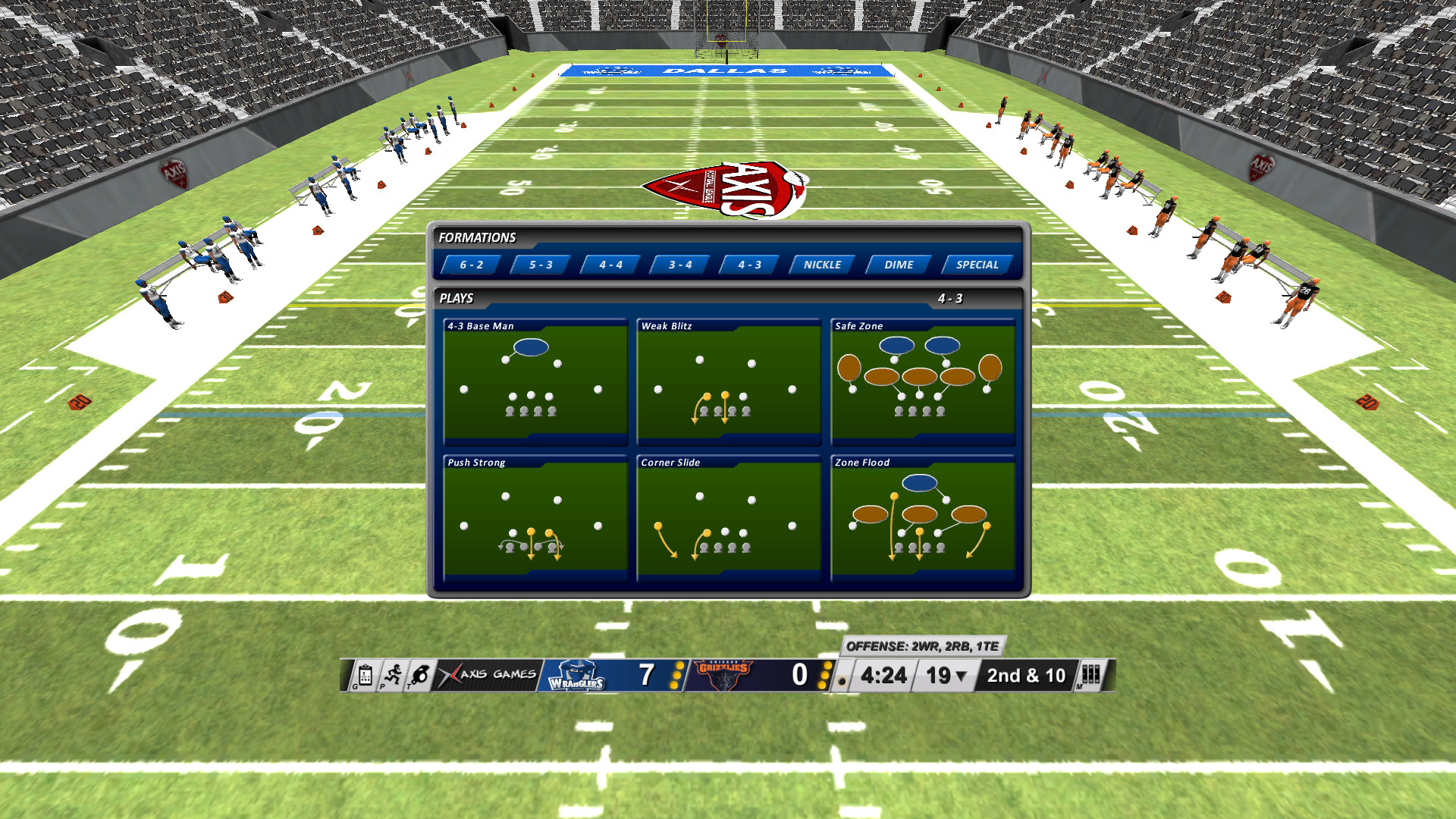Screen dimensions: 1456x819
Task: Expand the Plays panel header
Action: 456,299
